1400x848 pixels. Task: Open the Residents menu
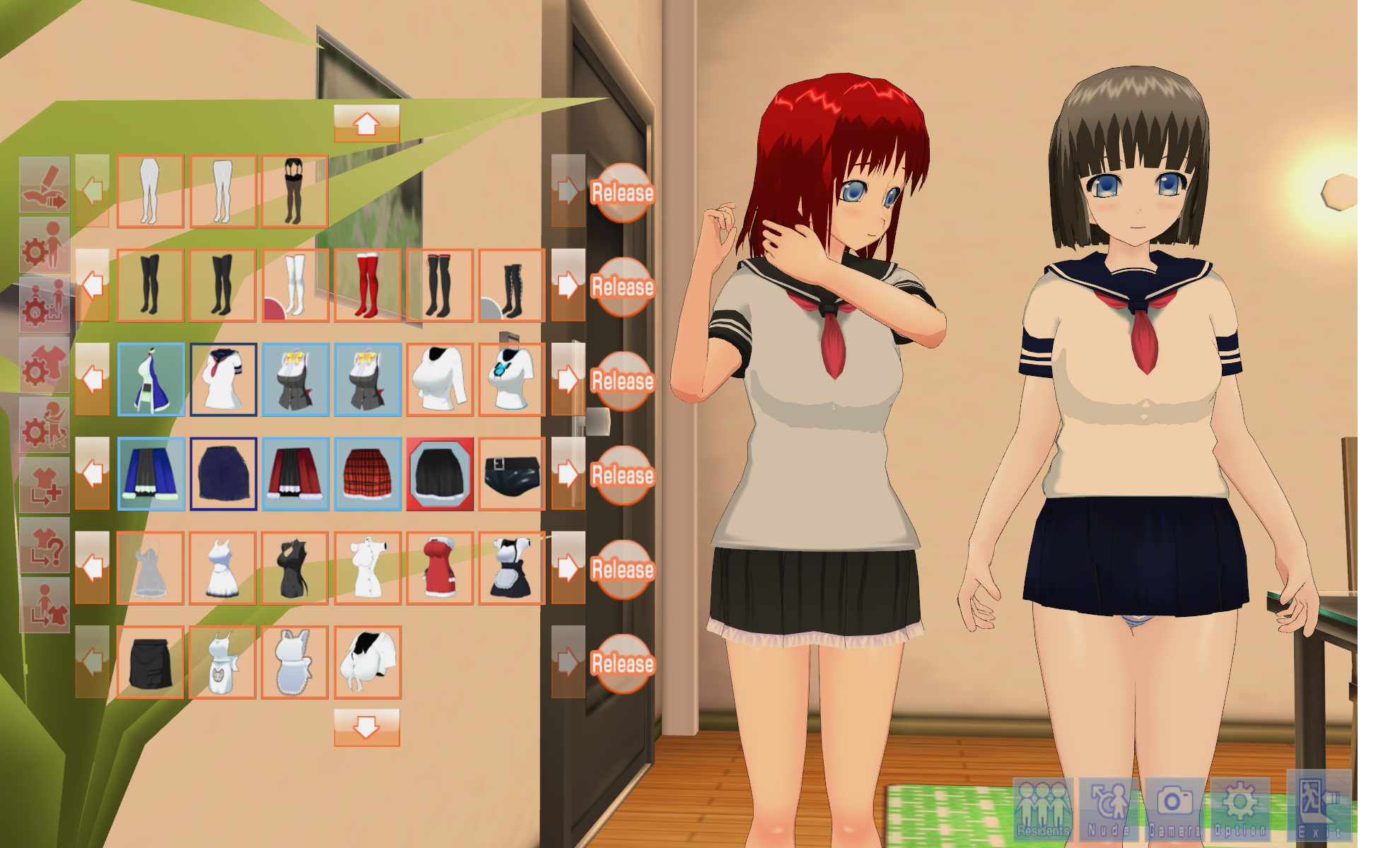tap(1043, 808)
